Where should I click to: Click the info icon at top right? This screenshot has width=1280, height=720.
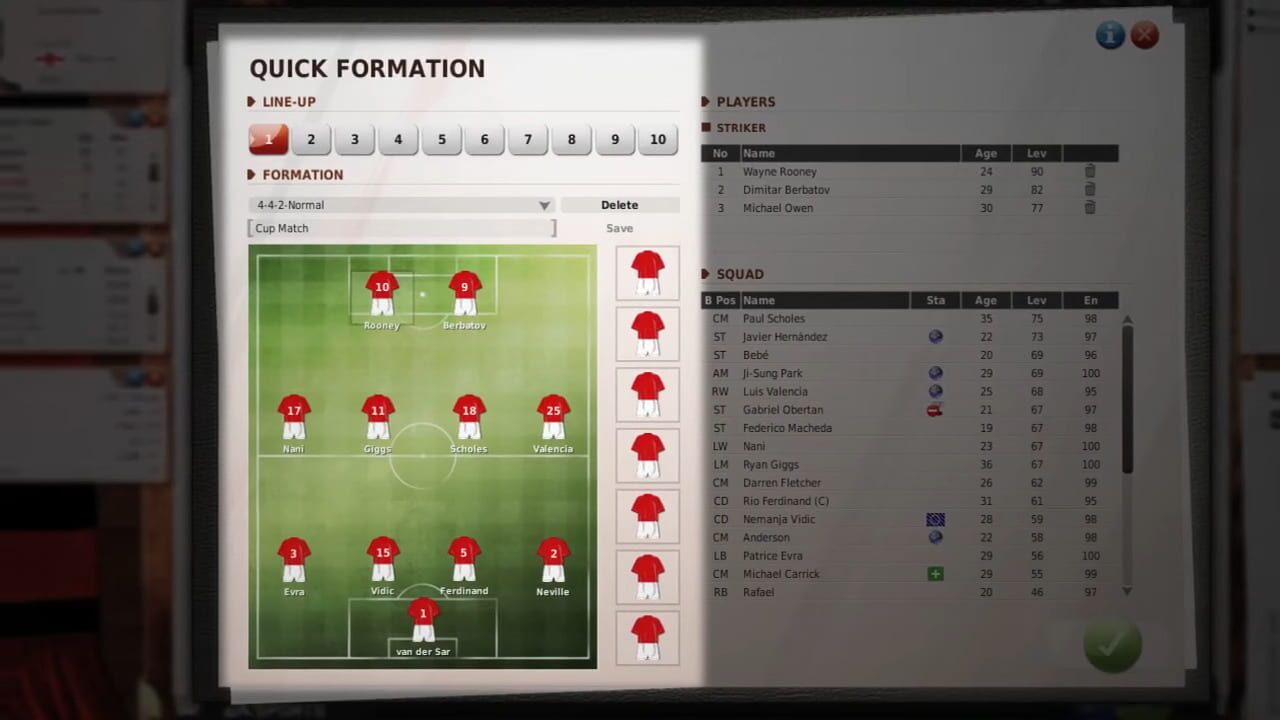click(x=1110, y=35)
